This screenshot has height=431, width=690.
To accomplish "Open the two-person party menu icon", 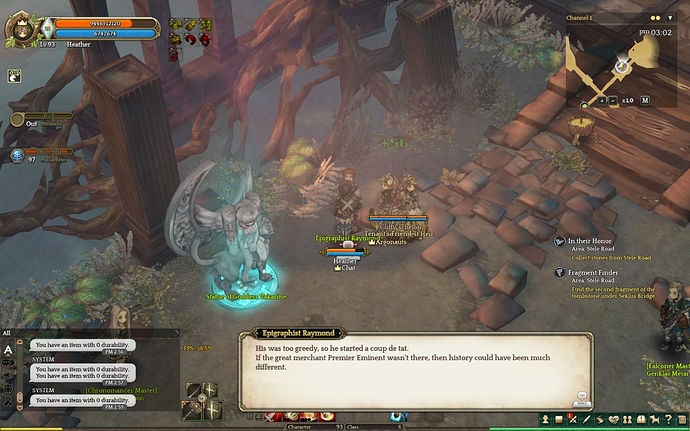I will pos(627,419).
